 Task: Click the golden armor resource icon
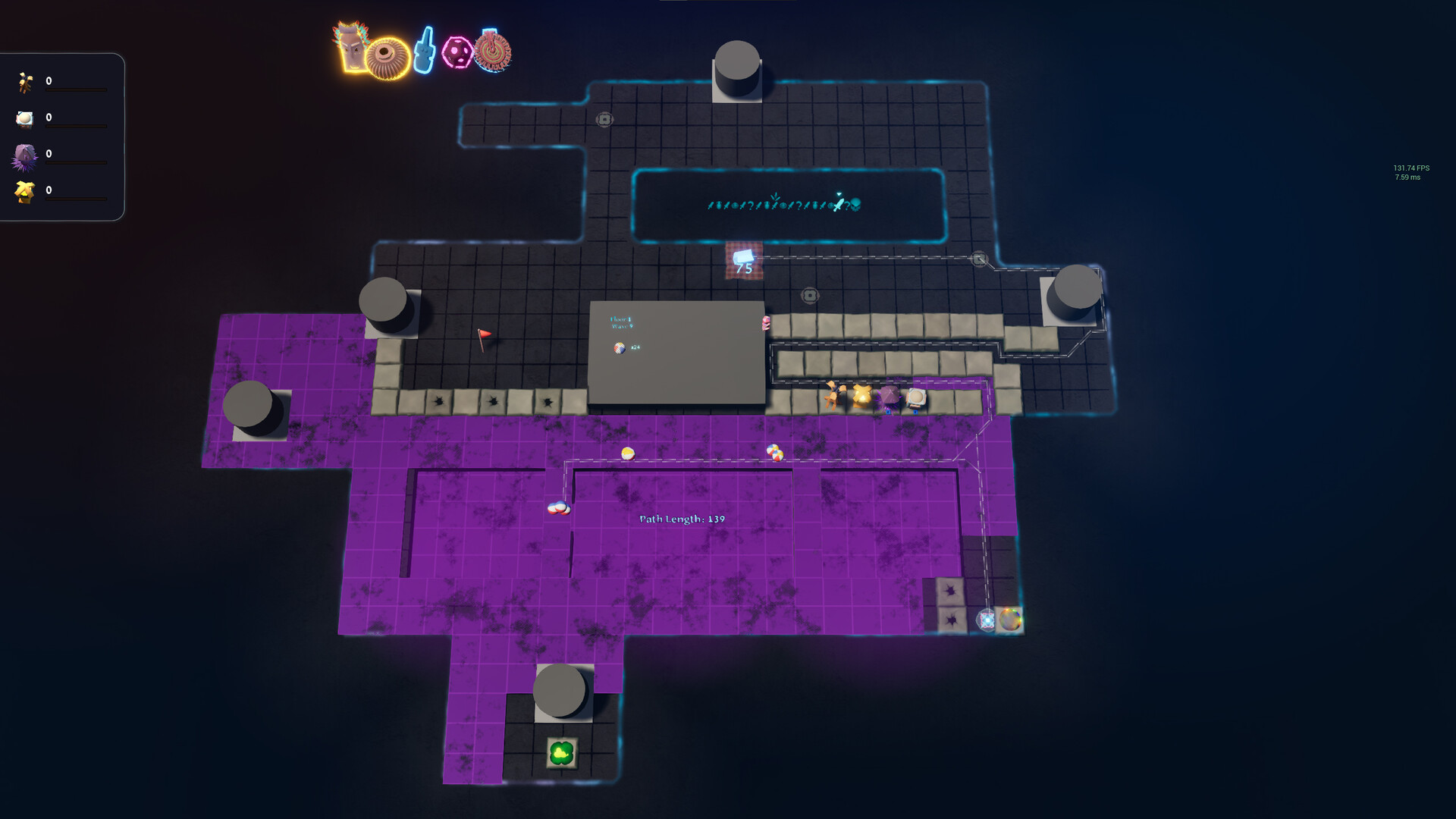pos(24,191)
